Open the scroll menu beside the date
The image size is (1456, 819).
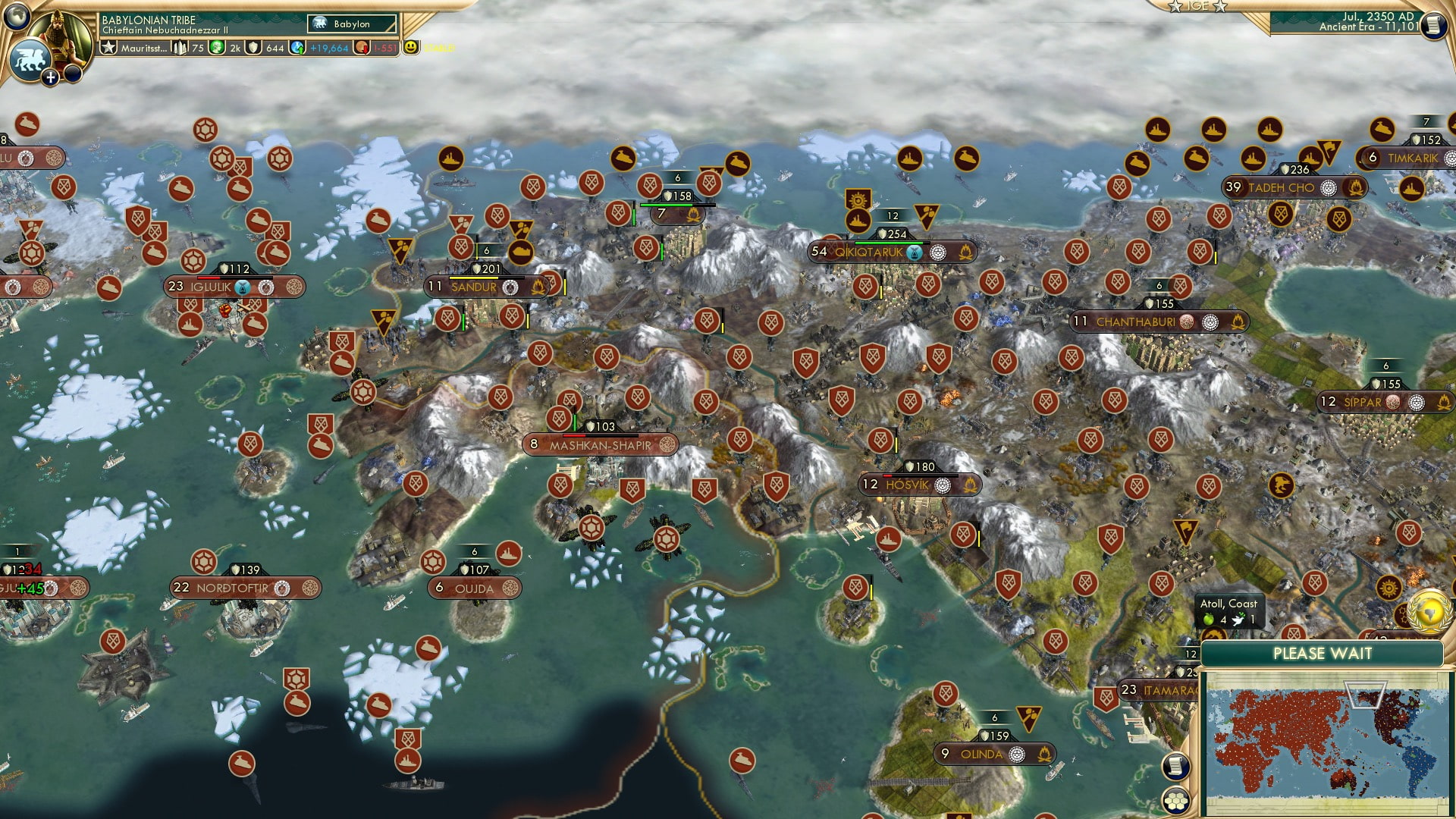click(x=1432, y=25)
